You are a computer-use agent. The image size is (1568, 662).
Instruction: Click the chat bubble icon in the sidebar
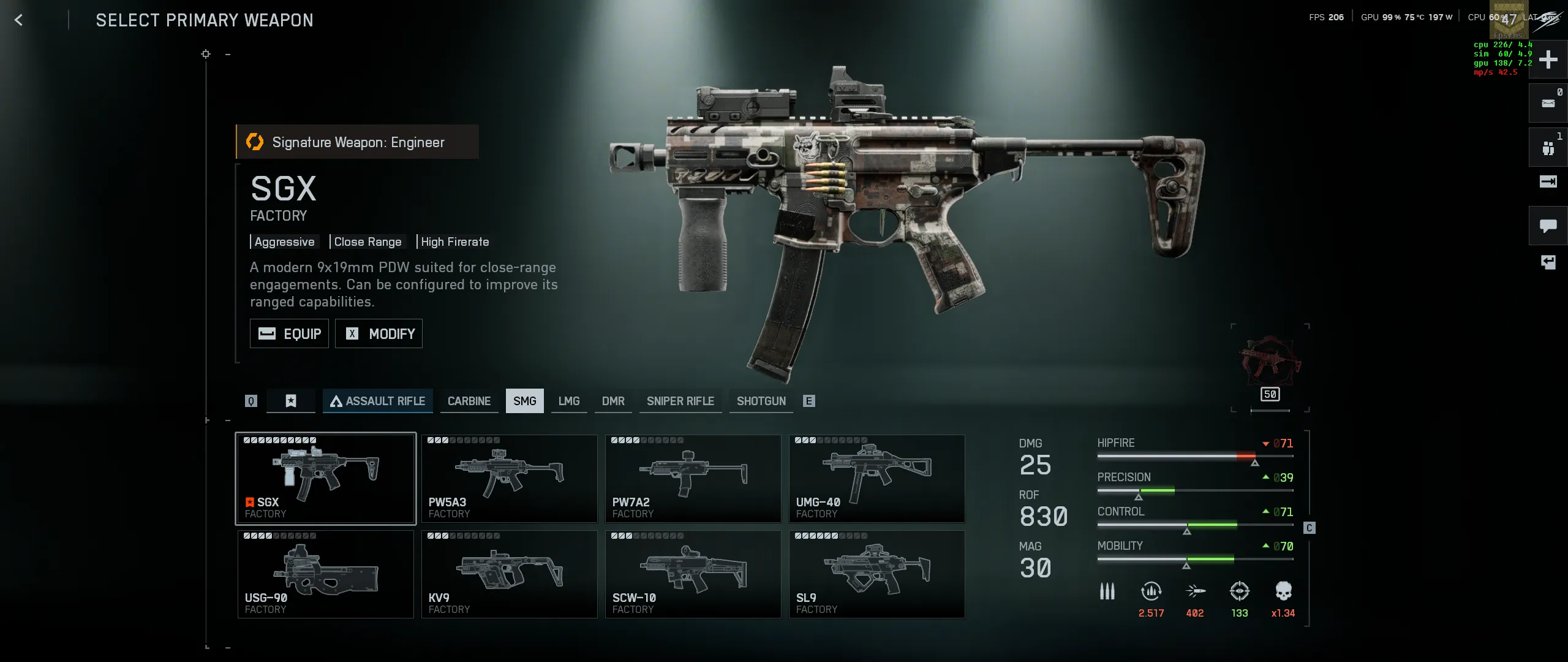1550,226
